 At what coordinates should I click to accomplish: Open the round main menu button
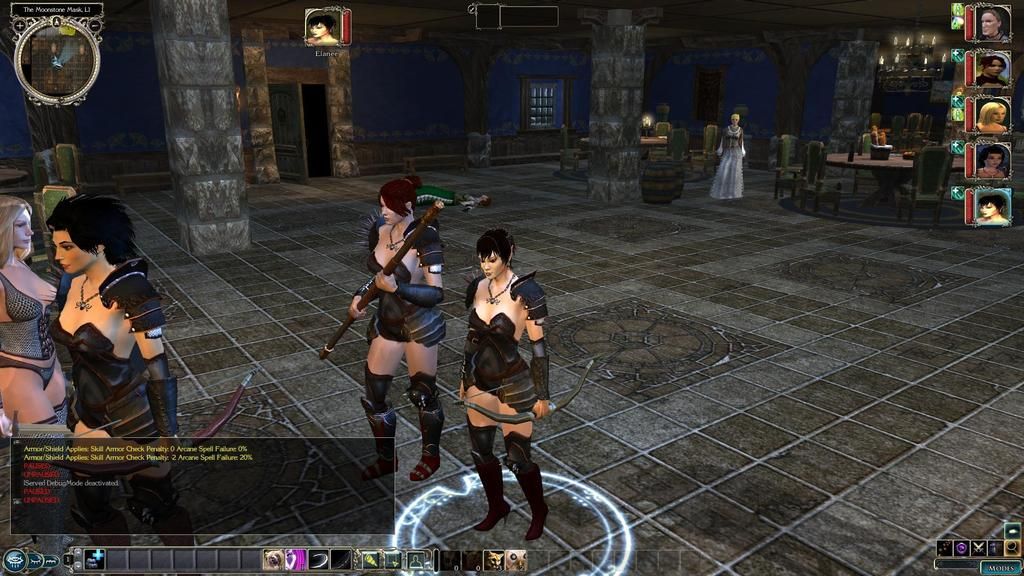pos(14,560)
